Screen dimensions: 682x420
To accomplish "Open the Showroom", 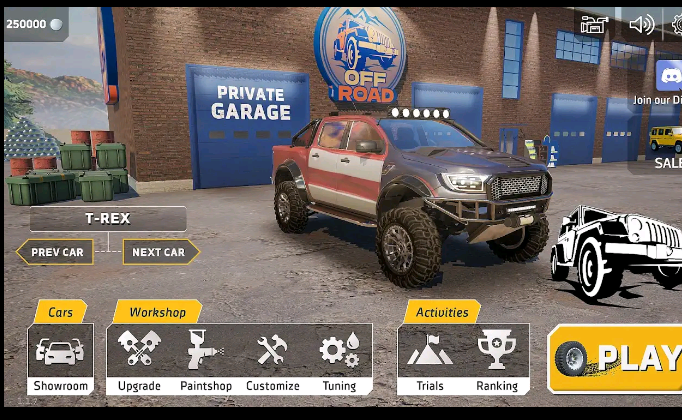I will click(x=61, y=359).
